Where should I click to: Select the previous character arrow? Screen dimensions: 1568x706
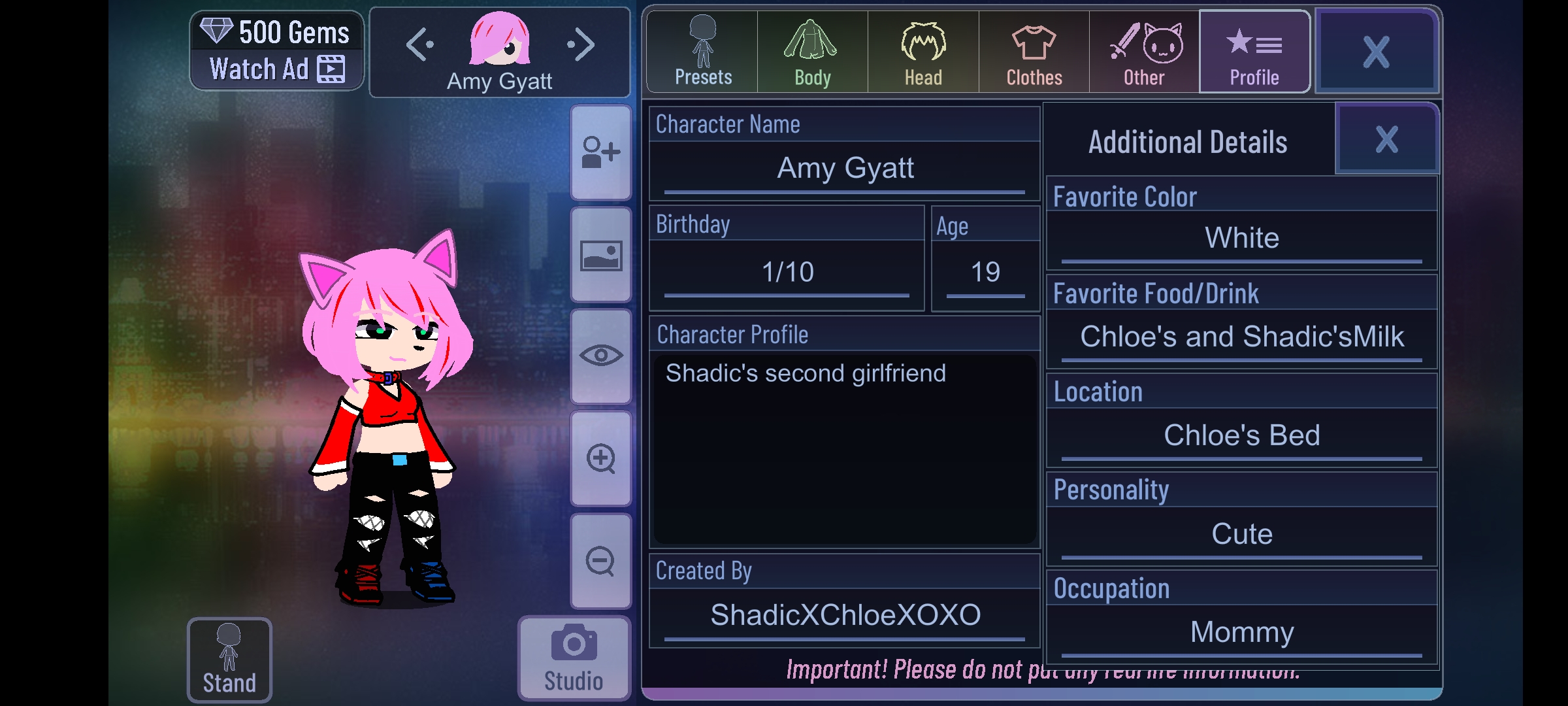point(419,45)
